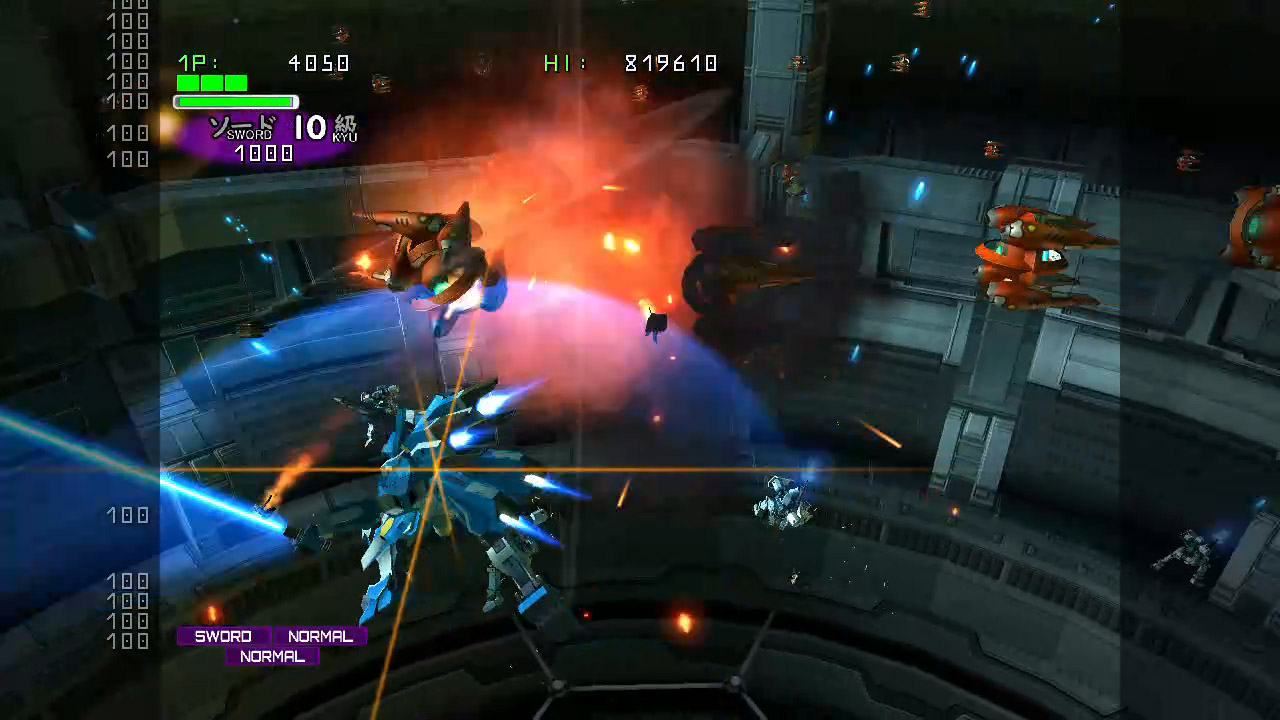This screenshot has width=1280, height=720.
Task: Click the bottom NORMAL weapon label
Action: (x=271, y=657)
